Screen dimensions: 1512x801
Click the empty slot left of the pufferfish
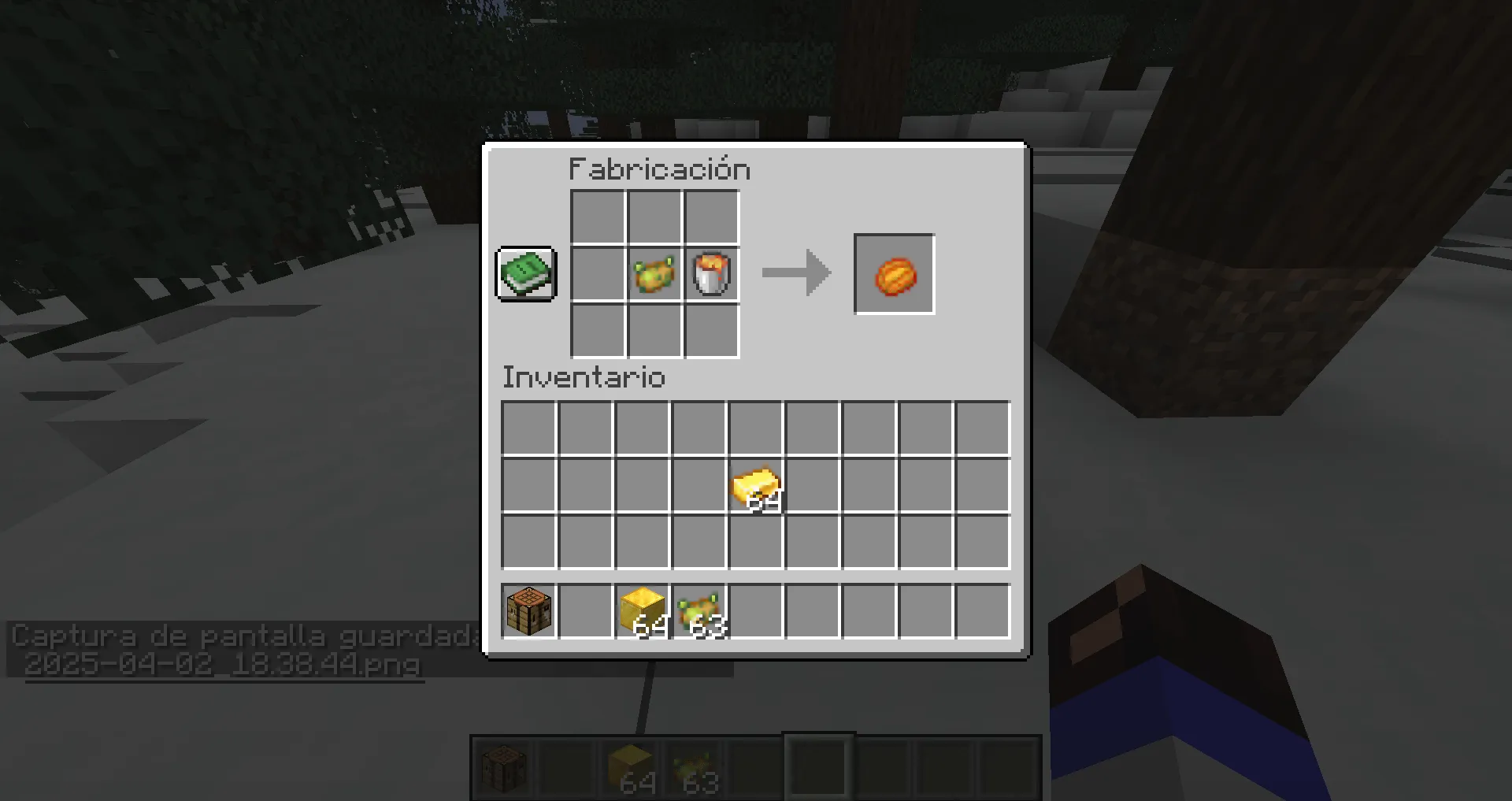click(596, 275)
